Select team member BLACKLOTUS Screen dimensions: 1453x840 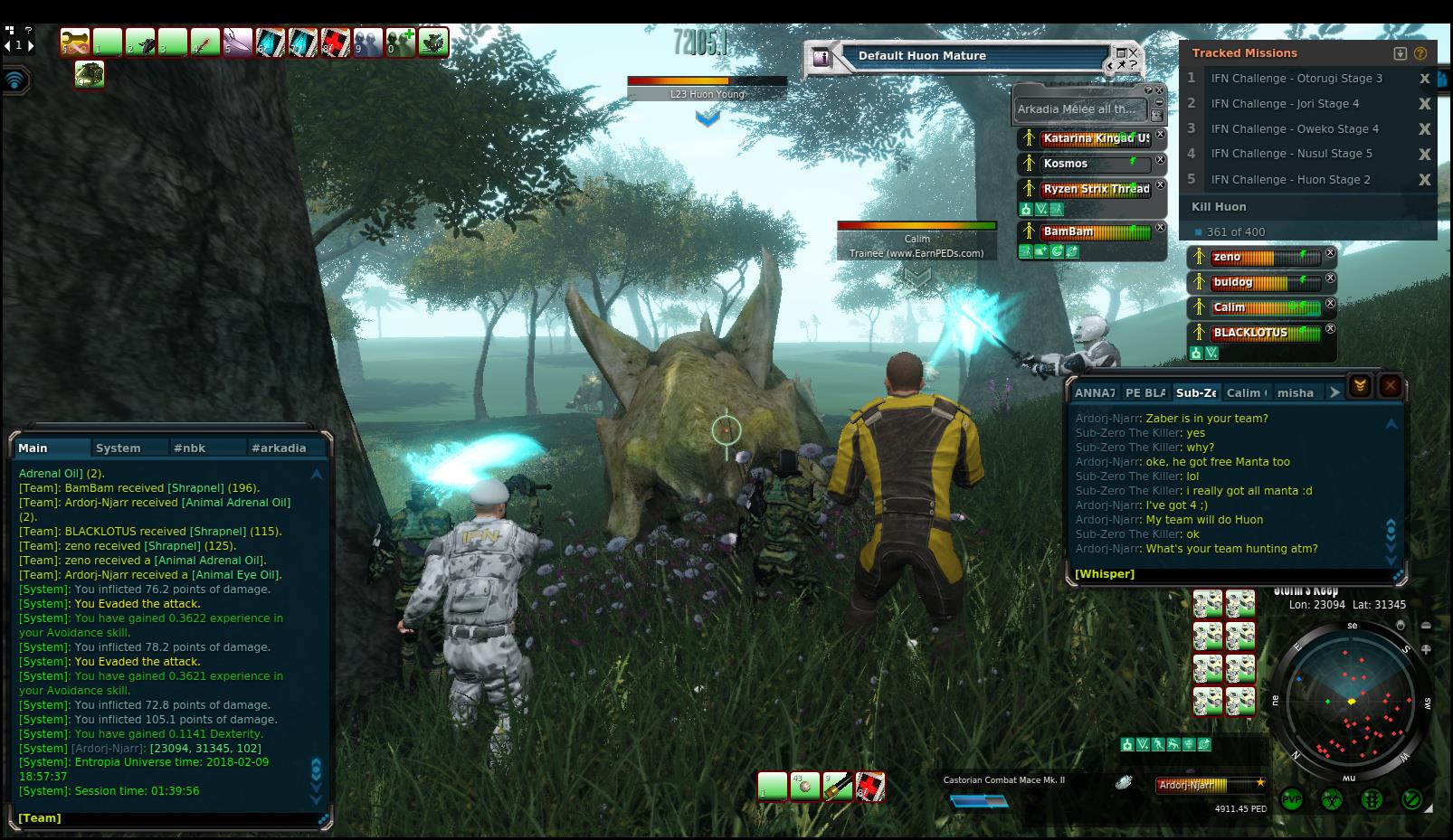coord(1250,333)
